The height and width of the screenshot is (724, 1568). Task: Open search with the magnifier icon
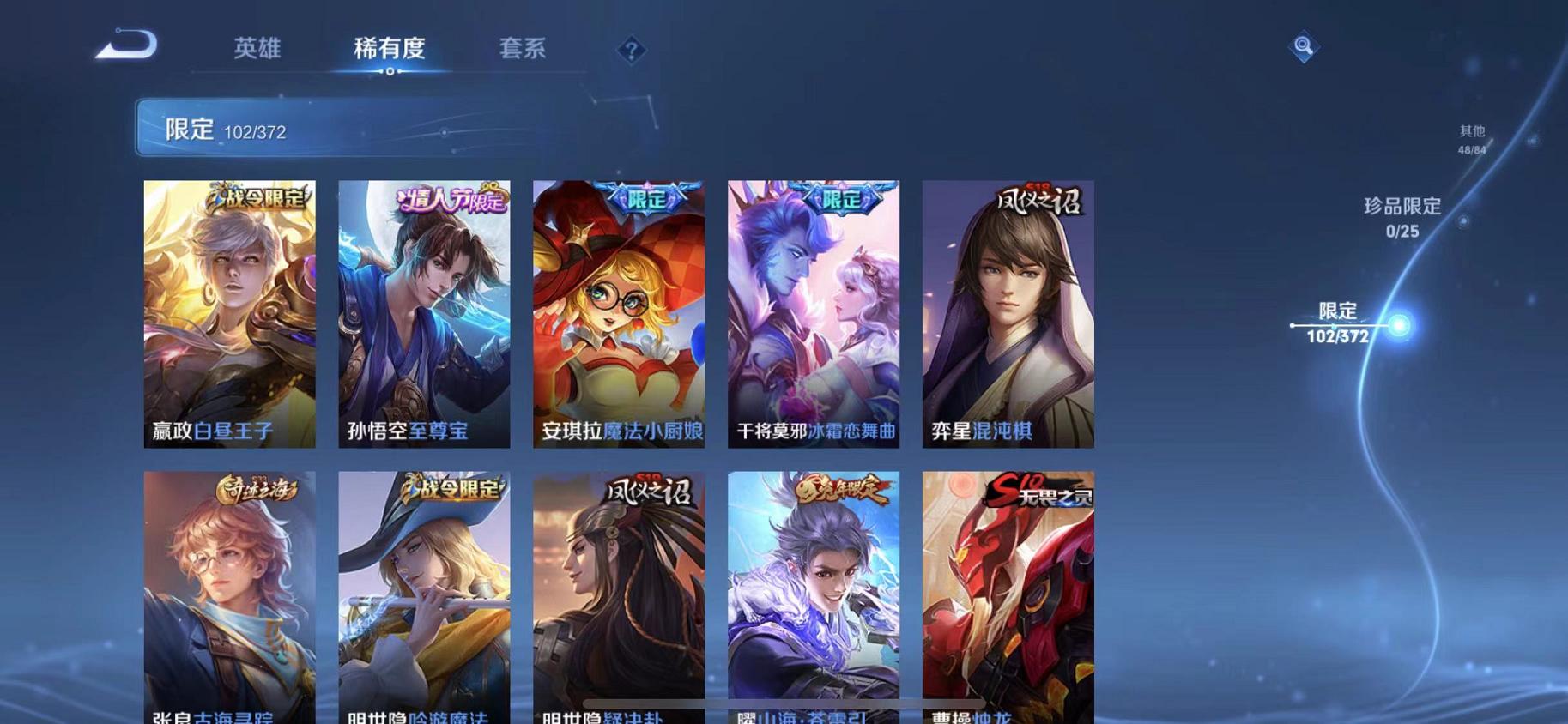click(1303, 47)
